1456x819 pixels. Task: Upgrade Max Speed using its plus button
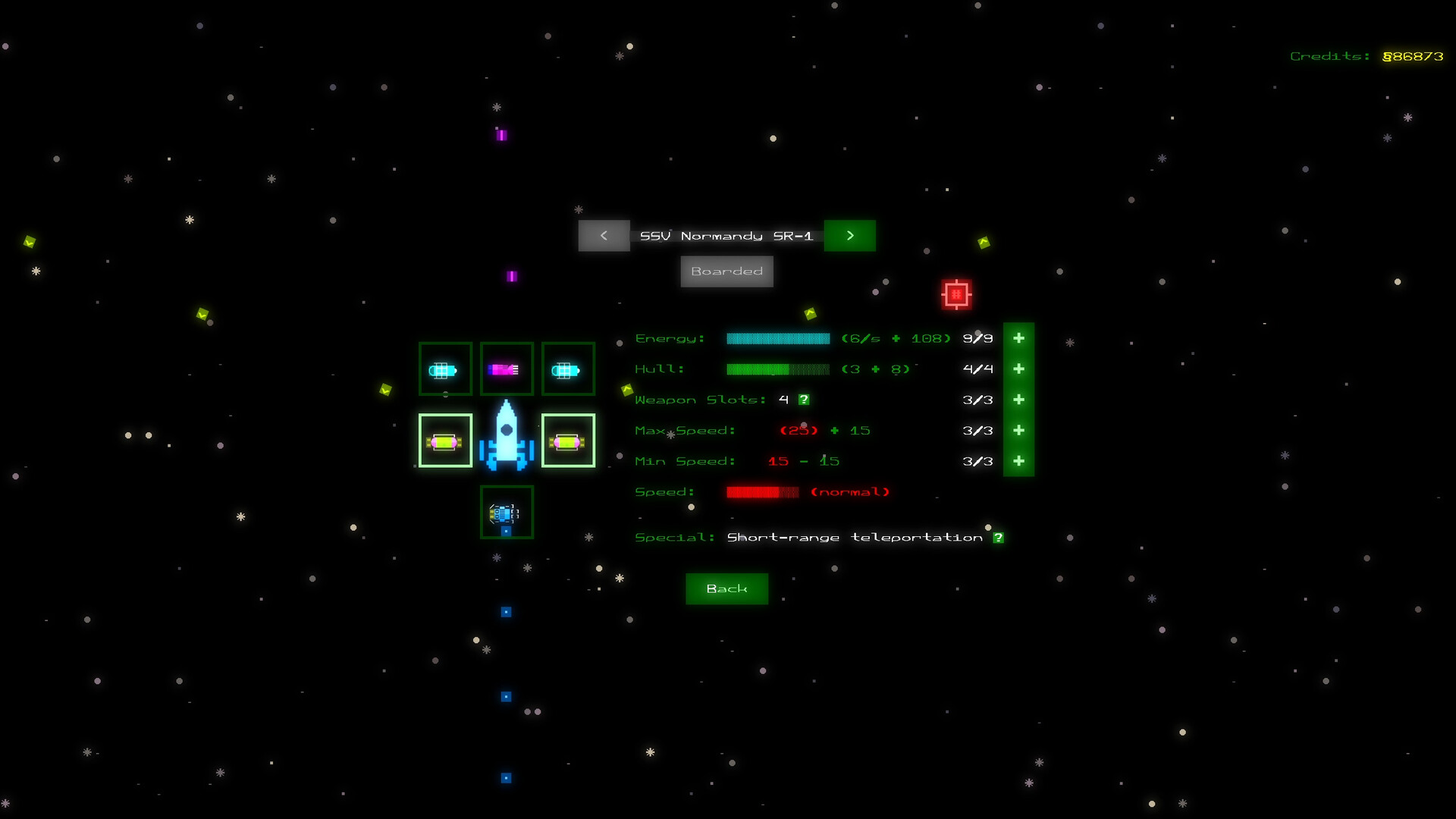pos(1019,430)
